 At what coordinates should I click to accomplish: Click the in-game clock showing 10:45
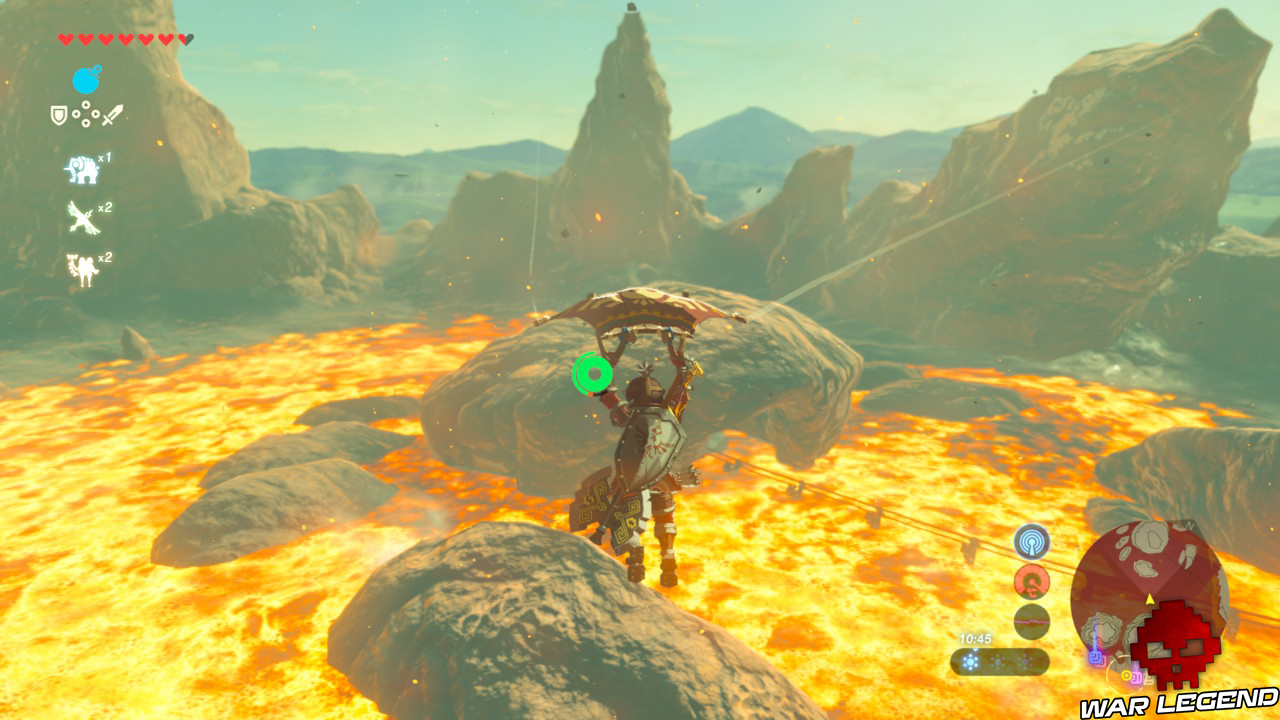coord(975,638)
